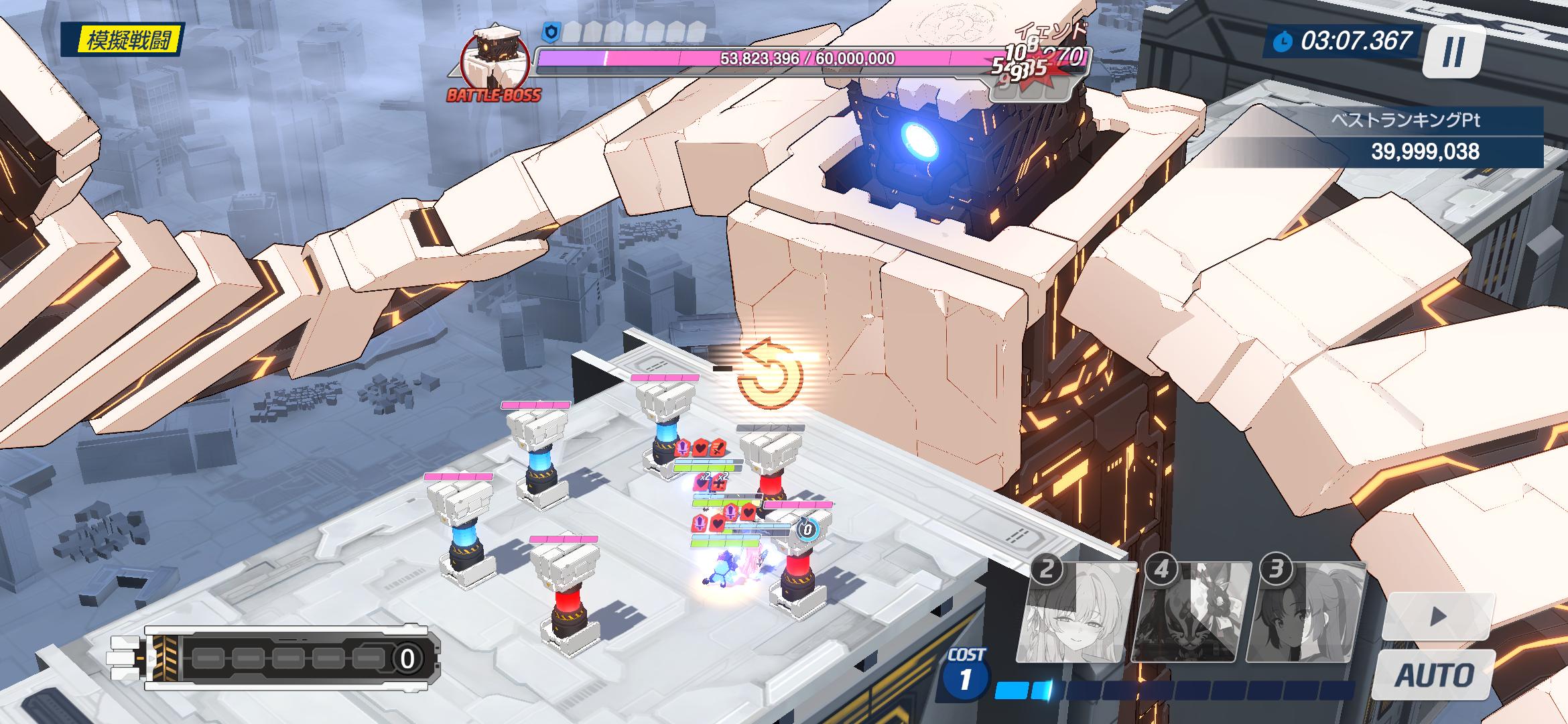
Task: Toggle the AUTO battle mode
Action: coord(1434,675)
